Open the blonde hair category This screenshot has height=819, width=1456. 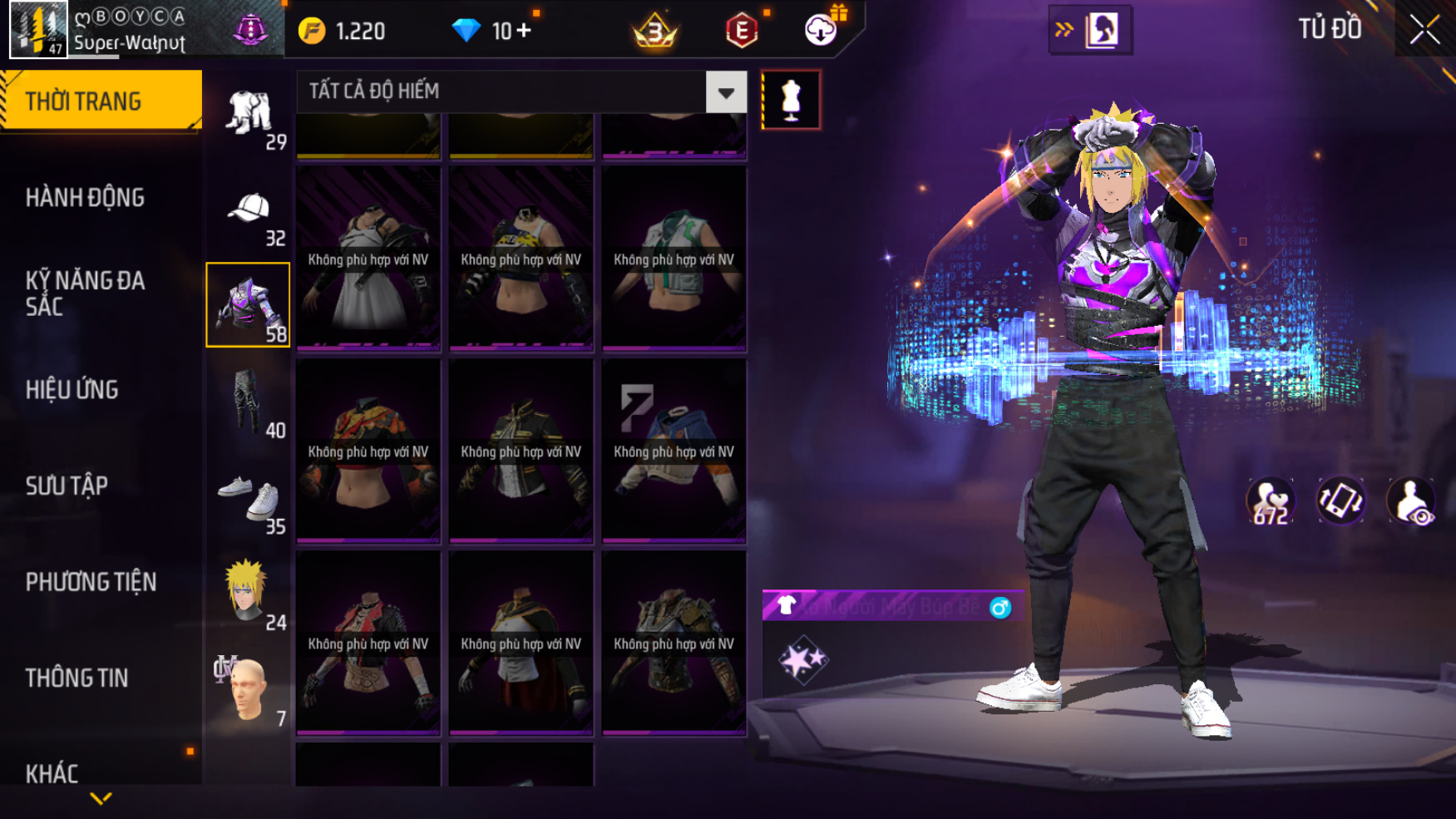[x=249, y=594]
